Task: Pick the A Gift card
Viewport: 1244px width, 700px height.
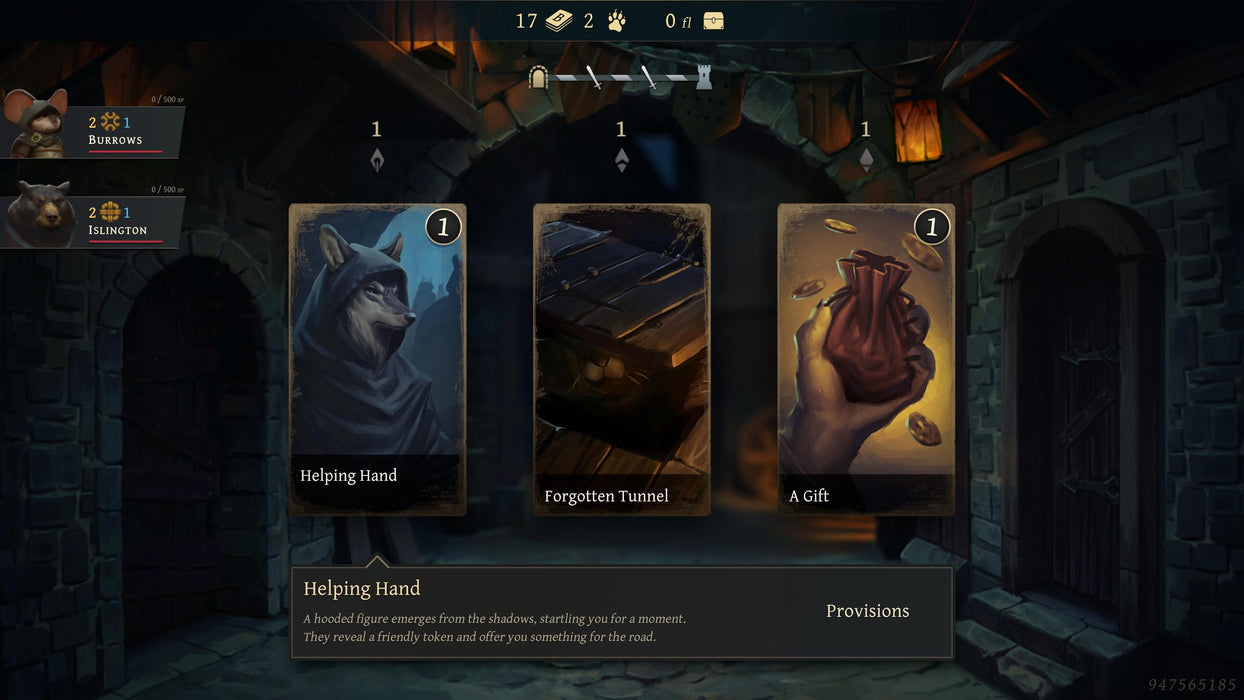Action: point(866,360)
